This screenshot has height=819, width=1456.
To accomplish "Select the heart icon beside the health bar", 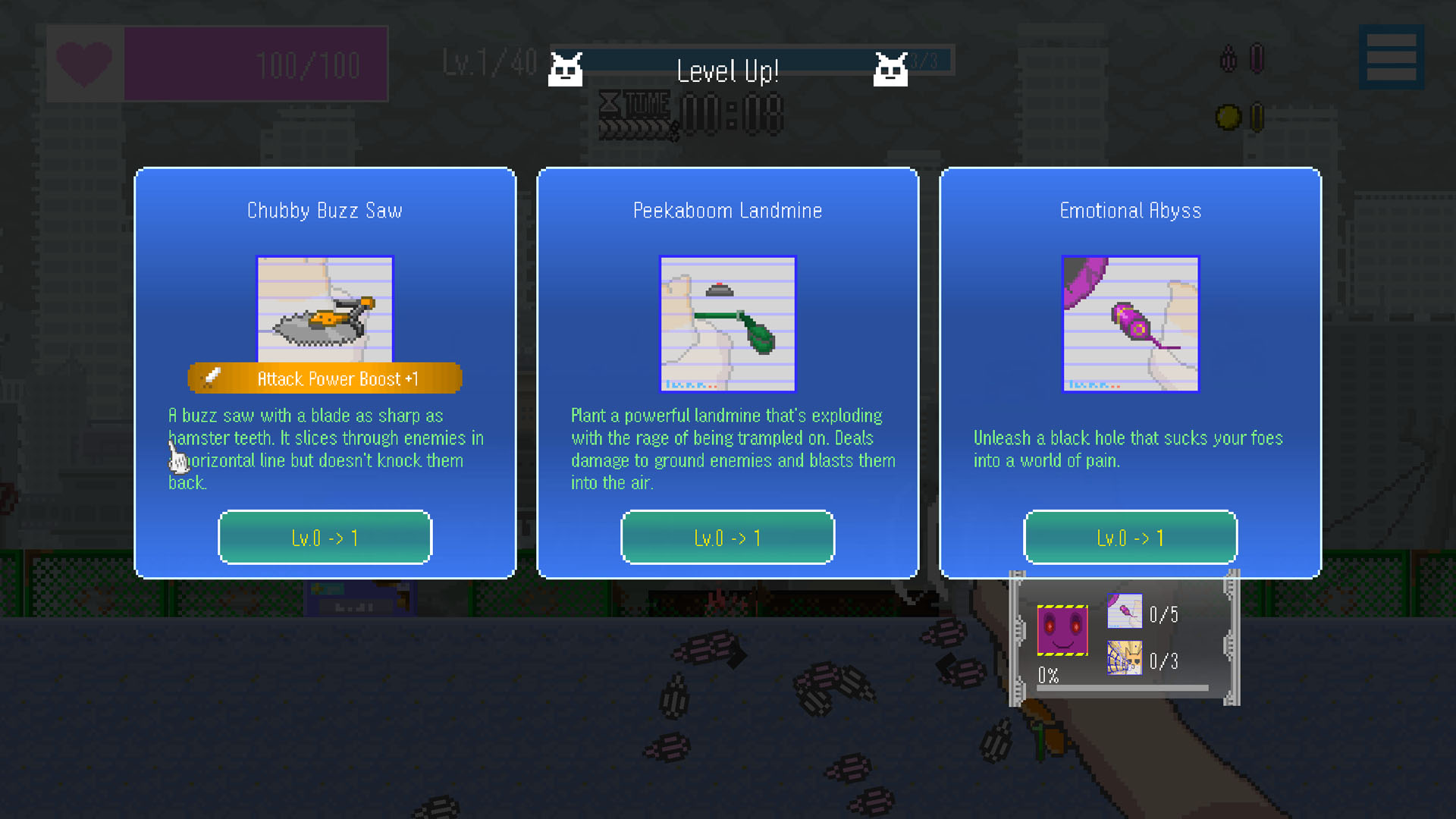I will coord(83,62).
